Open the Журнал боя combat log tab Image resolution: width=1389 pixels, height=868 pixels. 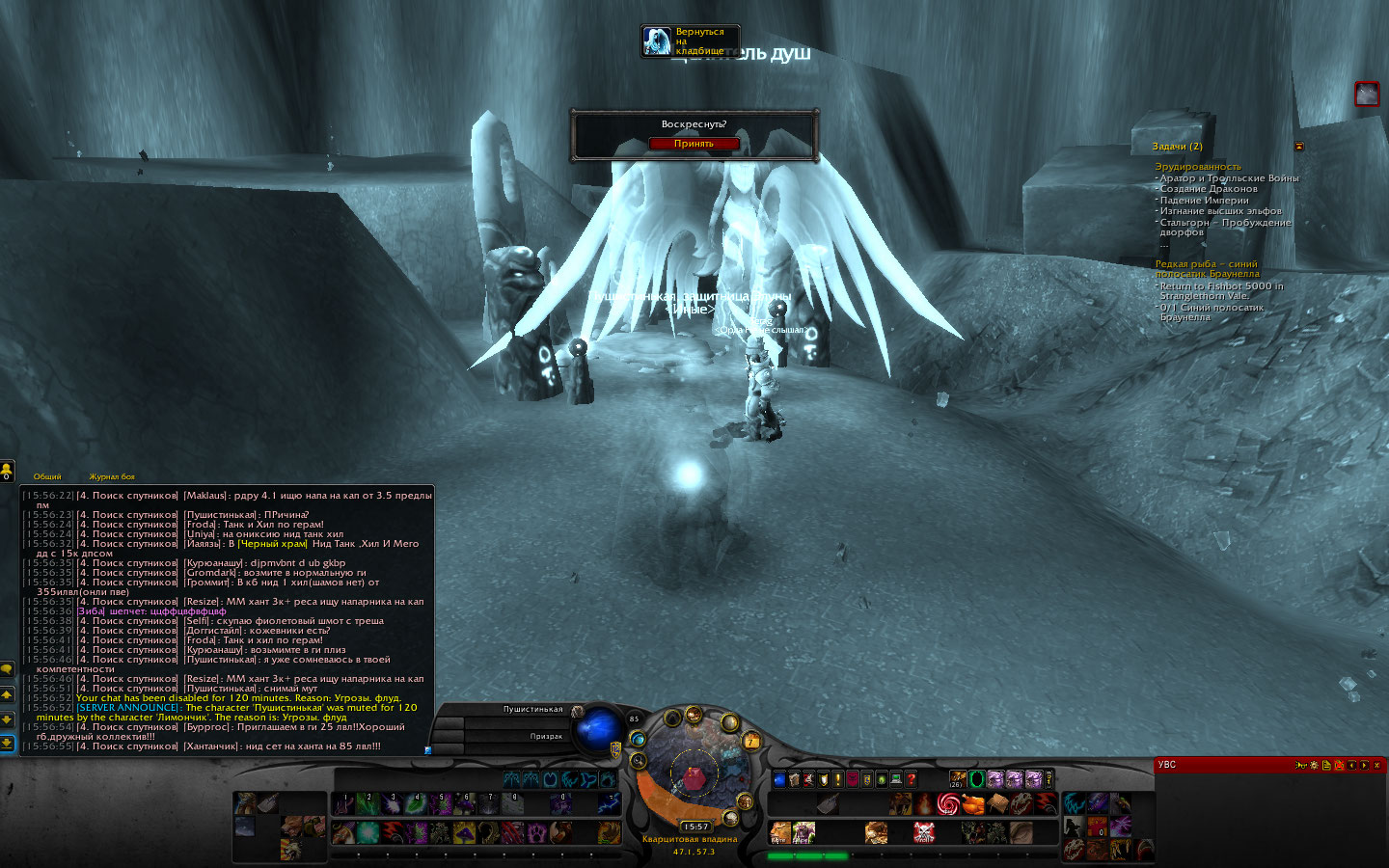(x=112, y=476)
